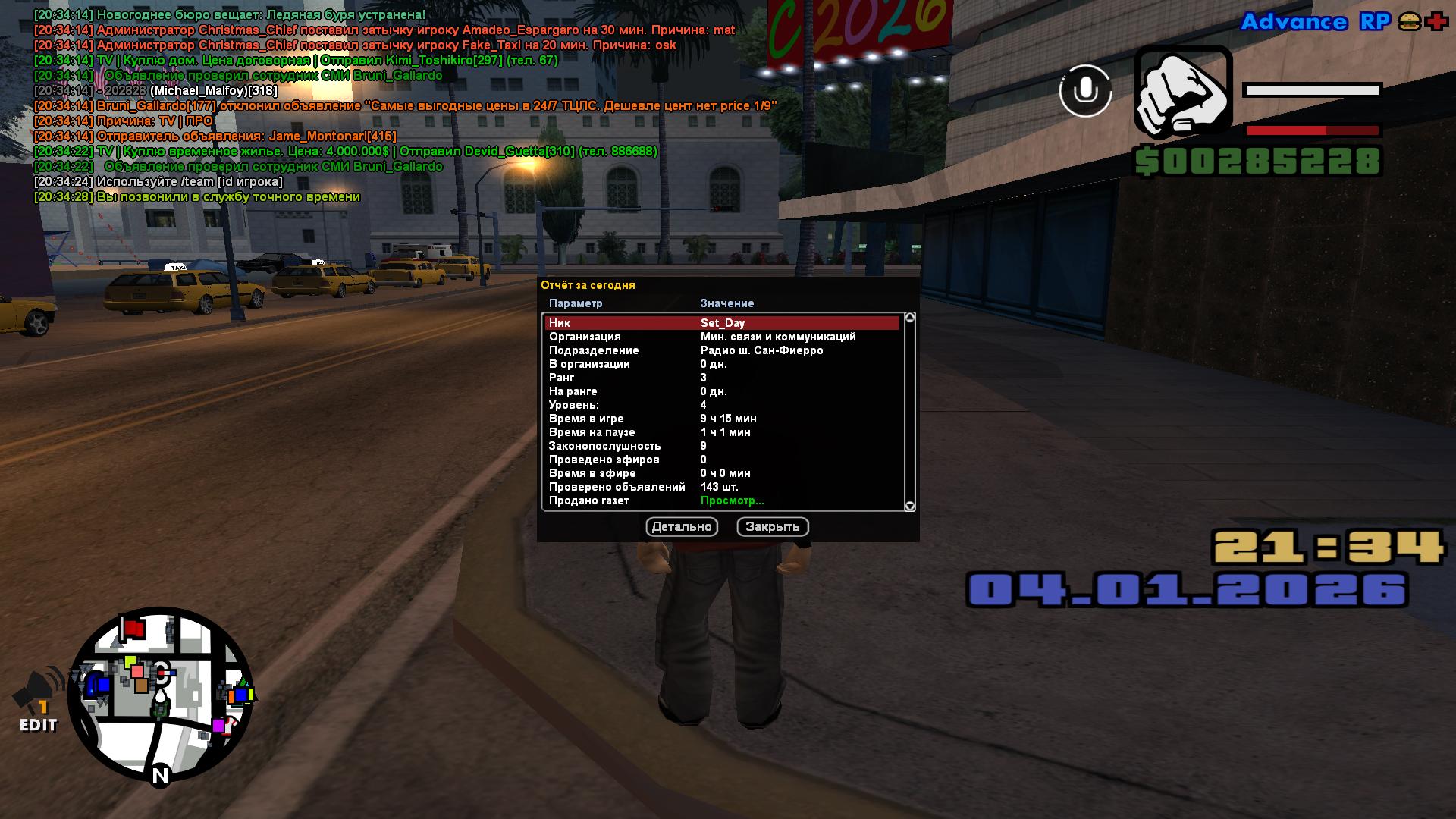Viewport: 1456px width, 819px height.
Task: Select the Организация row
Action: (x=722, y=337)
